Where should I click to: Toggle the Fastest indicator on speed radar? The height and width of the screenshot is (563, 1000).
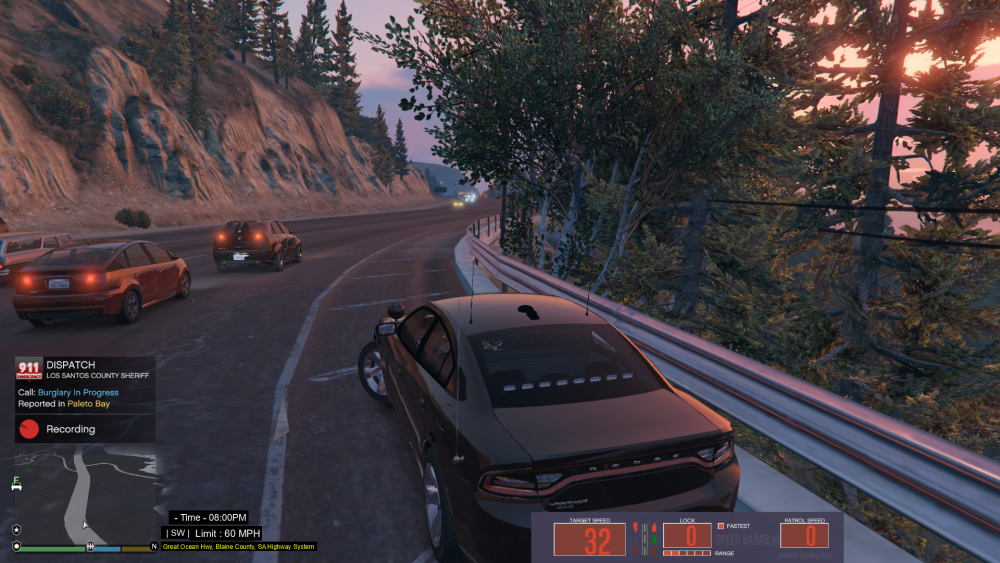[721, 526]
